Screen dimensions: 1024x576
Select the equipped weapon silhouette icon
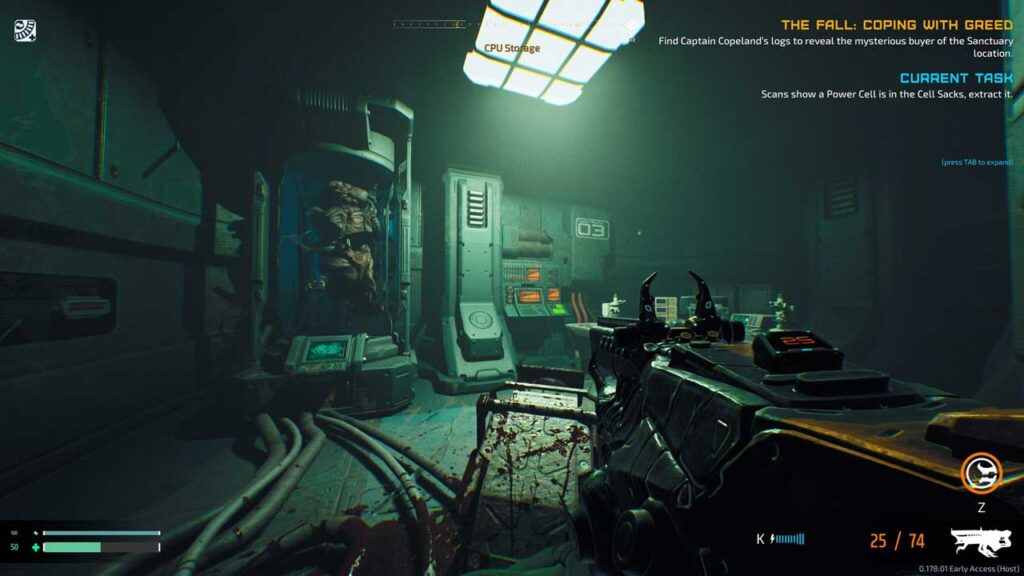(980, 541)
